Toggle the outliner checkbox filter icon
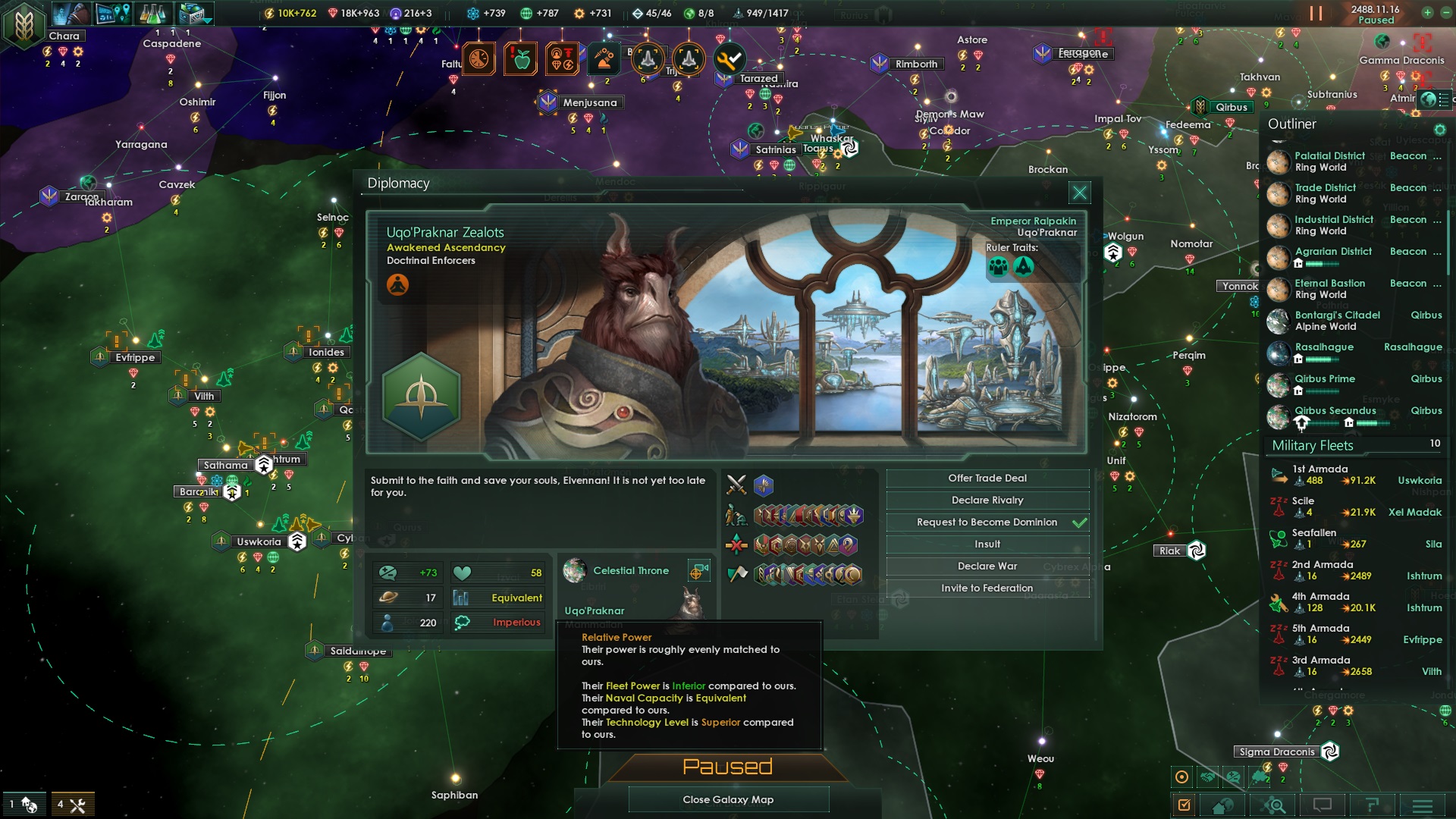Viewport: 1456px width, 819px height. click(1185, 805)
